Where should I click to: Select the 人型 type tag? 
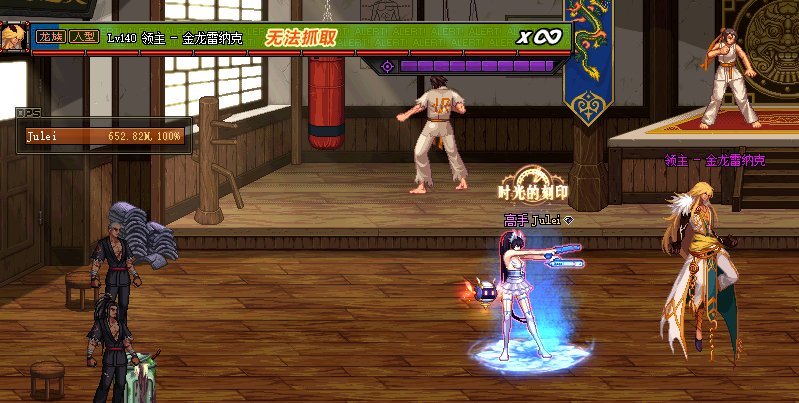pos(82,36)
